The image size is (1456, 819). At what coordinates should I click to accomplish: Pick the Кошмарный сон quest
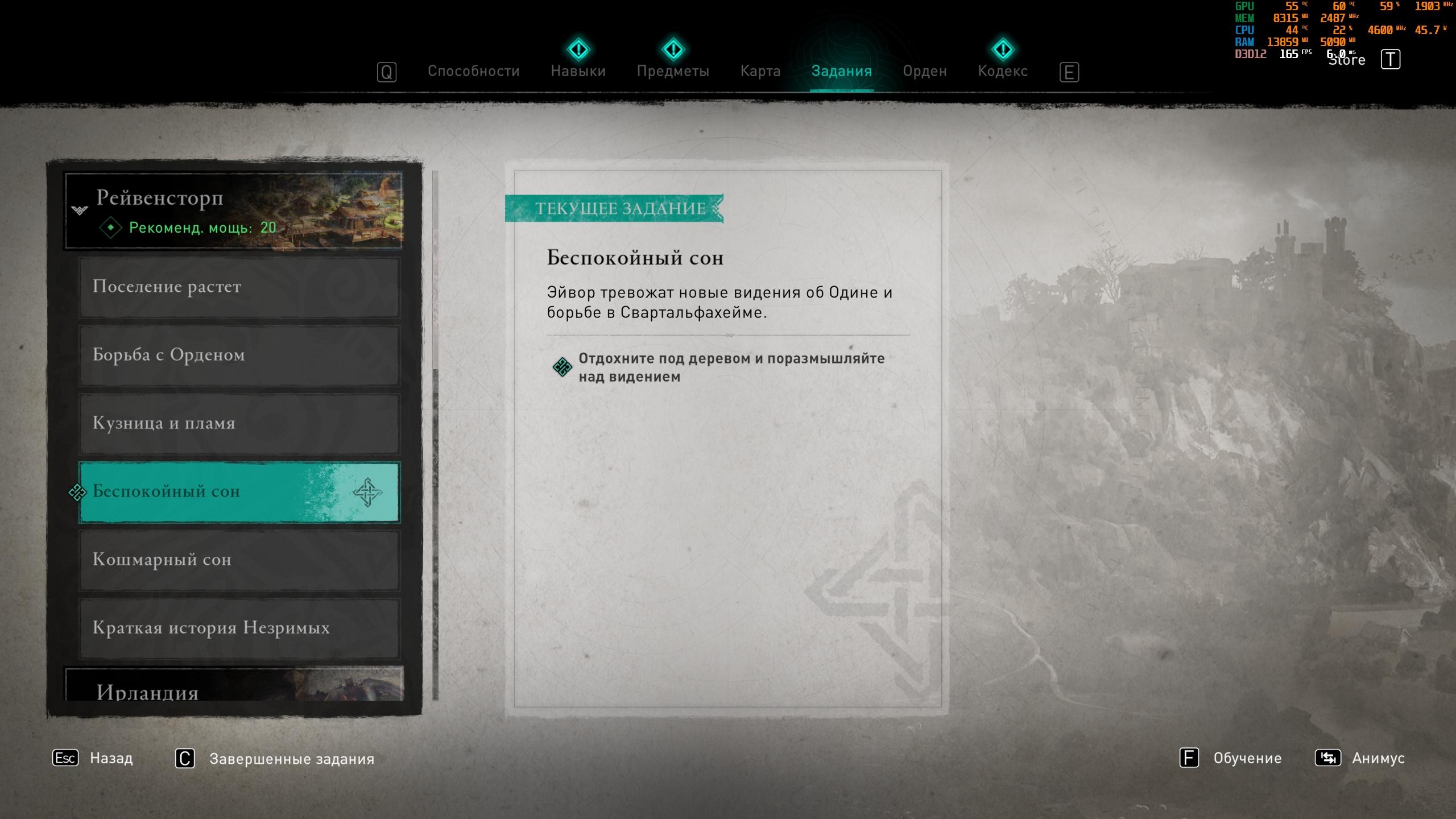[x=239, y=560]
